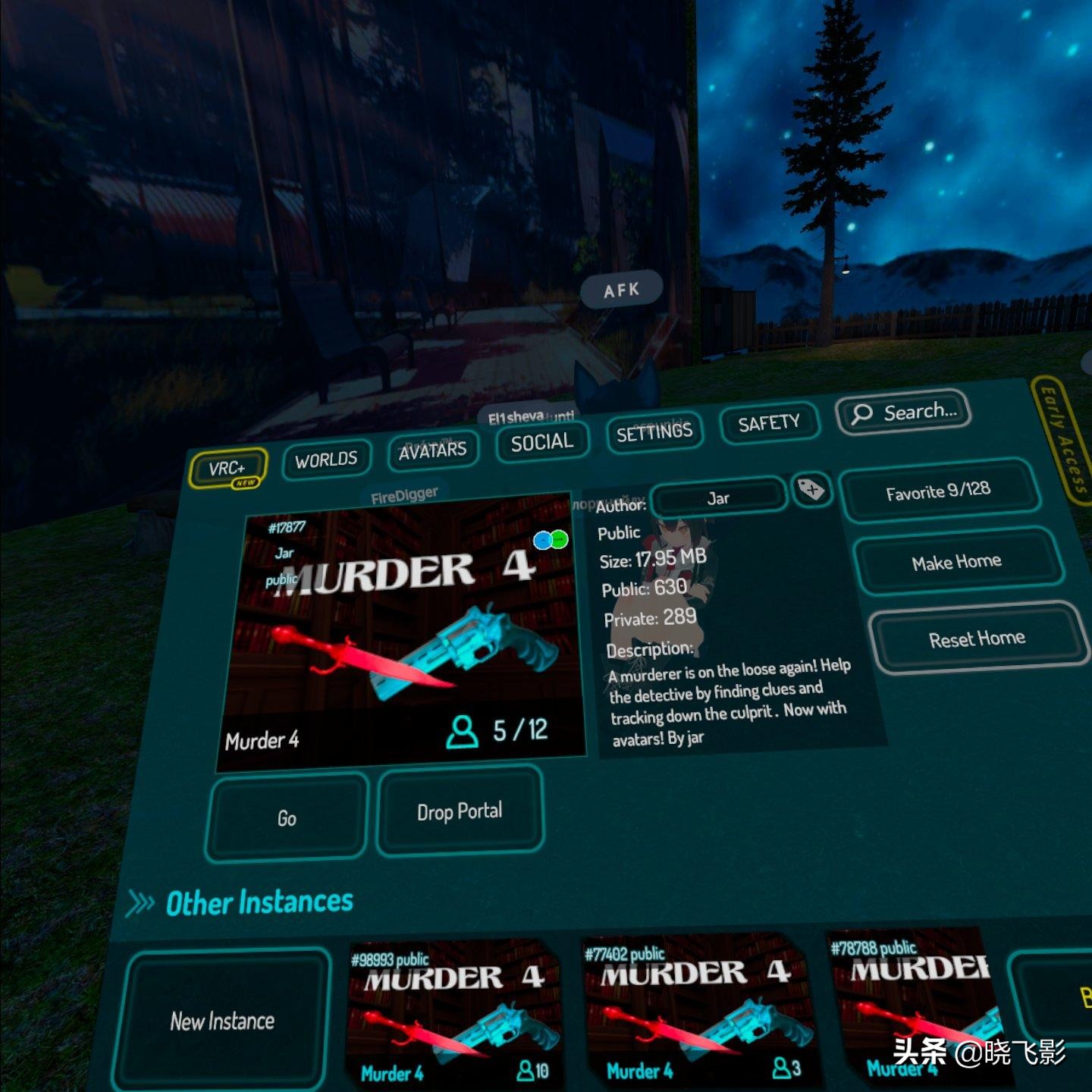Select the Safety tab
Viewport: 1092px width, 1092px height.
pos(768,423)
